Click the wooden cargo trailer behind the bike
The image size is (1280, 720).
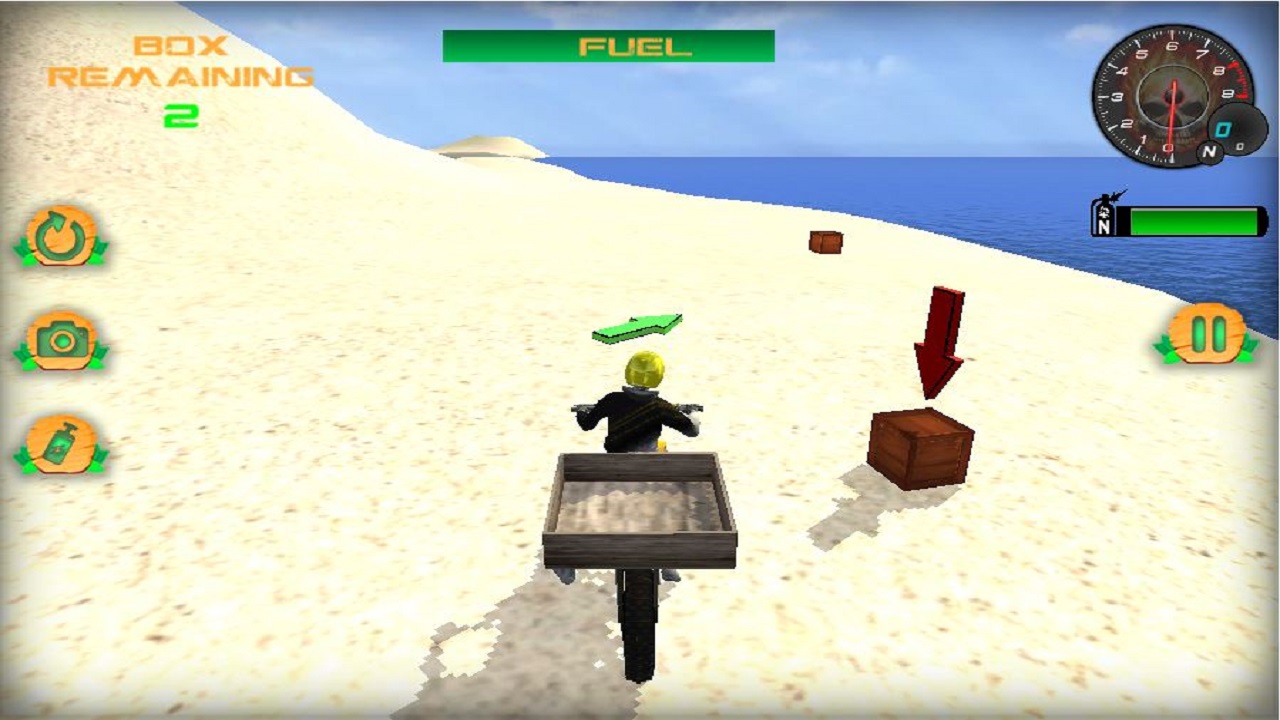[640, 510]
